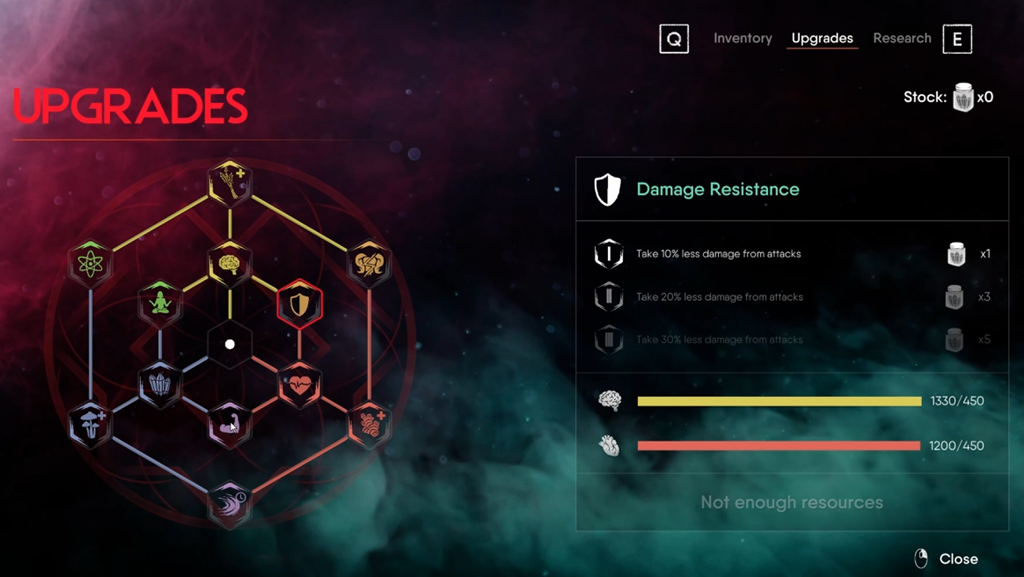The width and height of the screenshot is (1024, 577).
Task: Select the crystal cluster upgrade node
Action: [x=160, y=384]
